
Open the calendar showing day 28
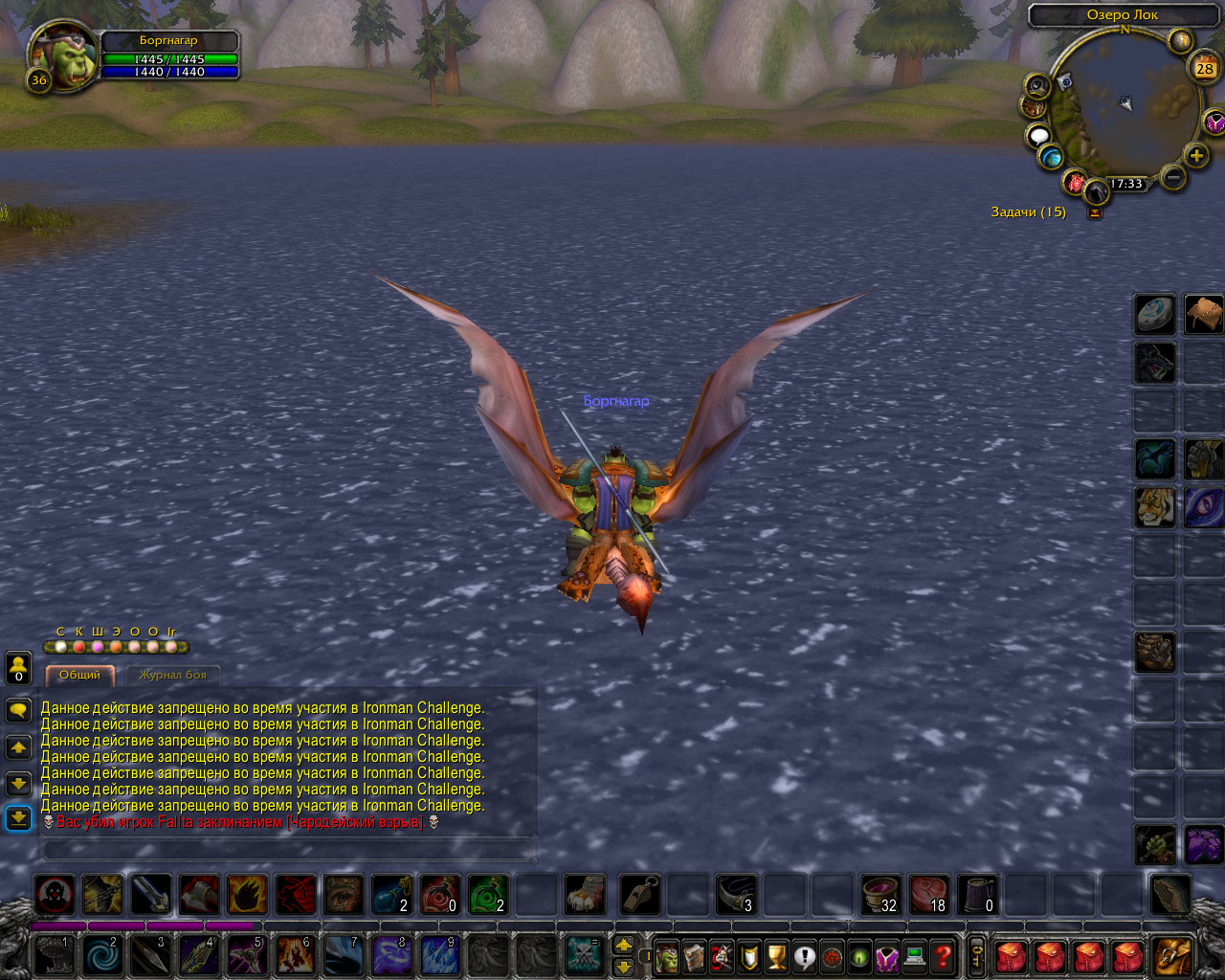pyautogui.click(x=1204, y=68)
